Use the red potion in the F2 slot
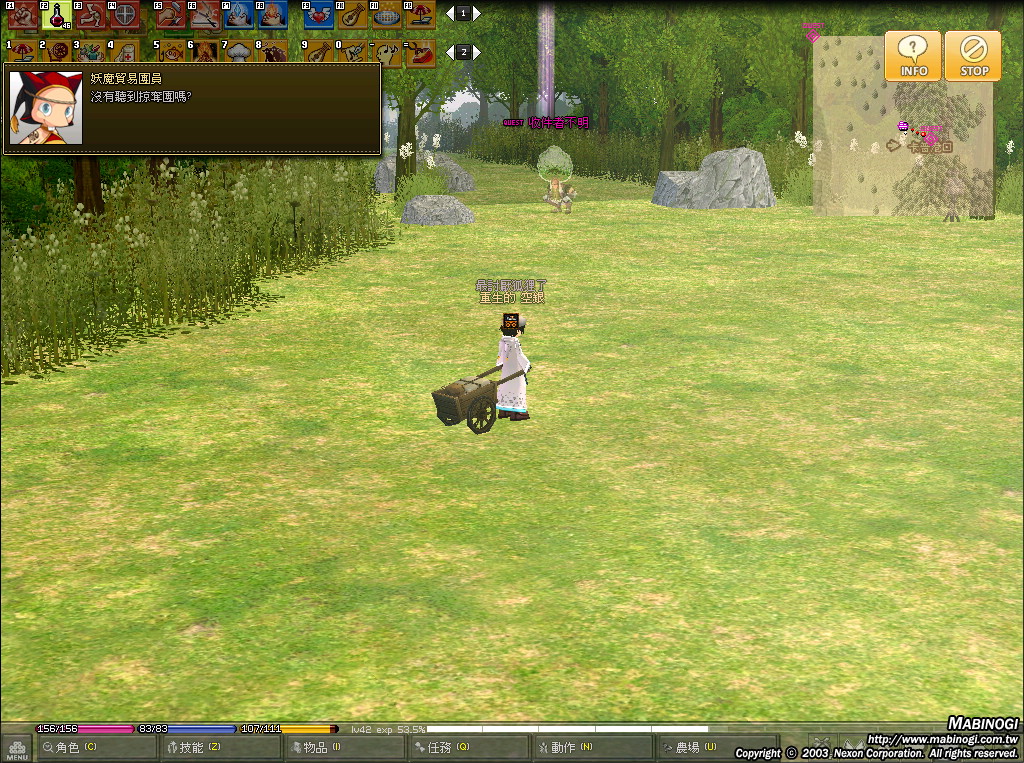Viewport: 1024px width, 763px height. (x=56, y=14)
